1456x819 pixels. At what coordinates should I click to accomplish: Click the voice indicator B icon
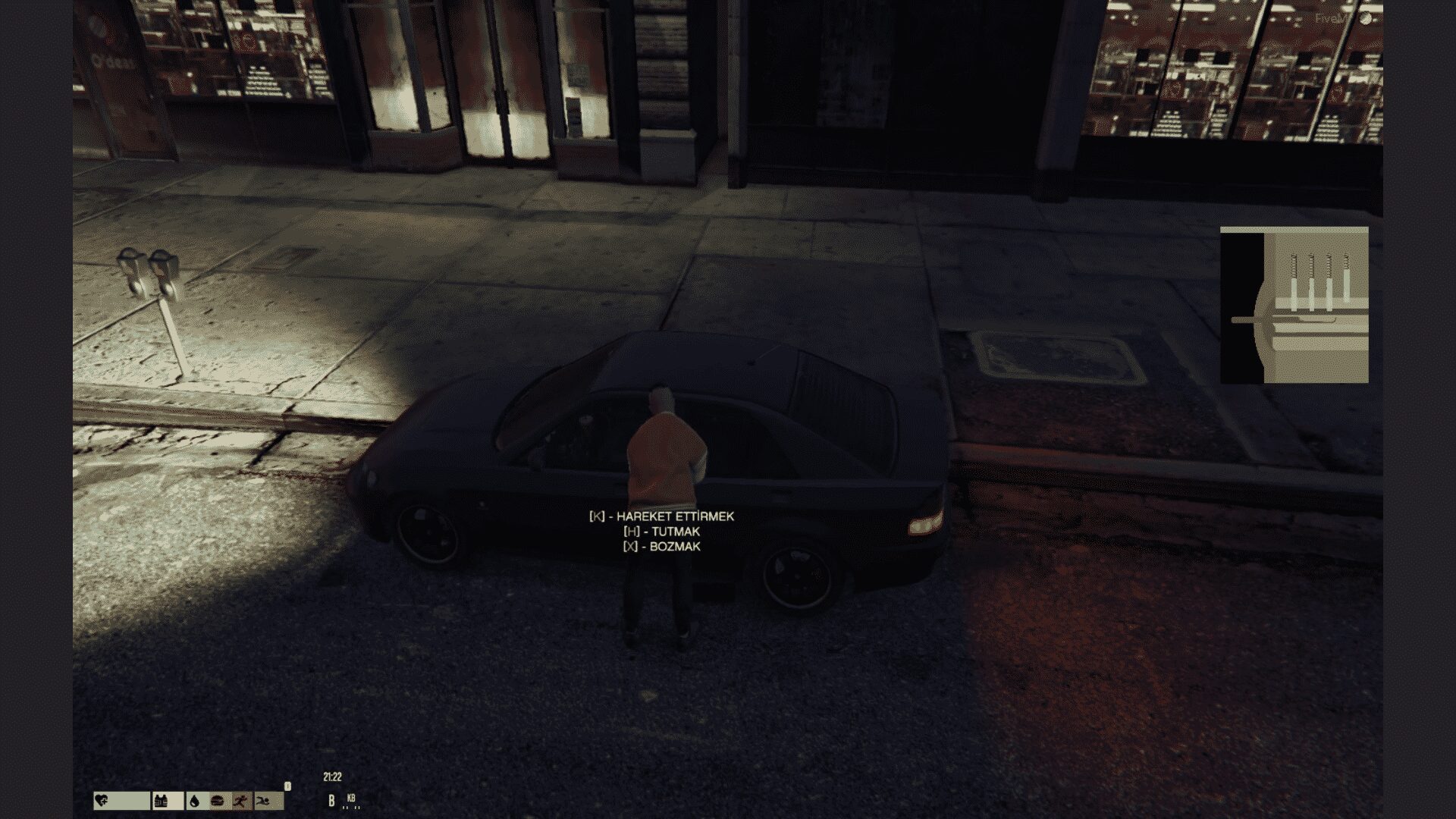click(331, 801)
